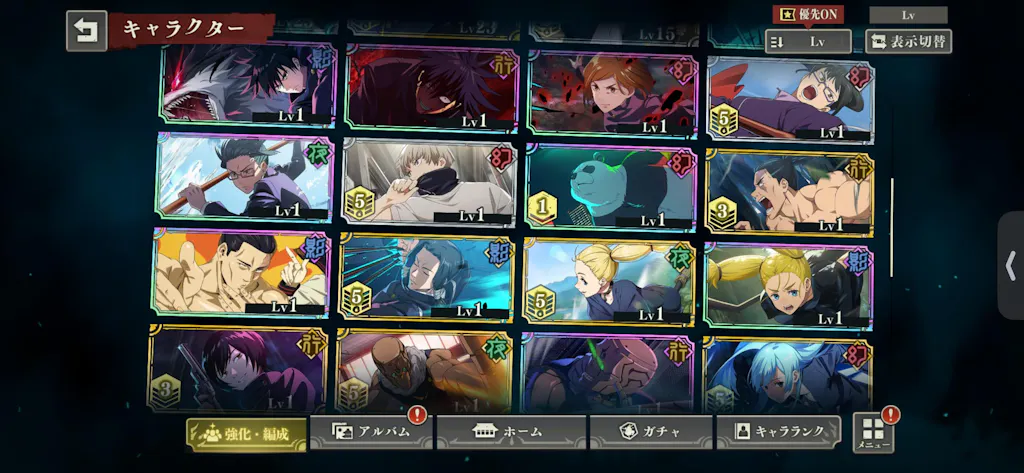Select the light-blue-haired character card
Image resolution: width=1024 pixels, height=473 pixels.
(x=787, y=374)
